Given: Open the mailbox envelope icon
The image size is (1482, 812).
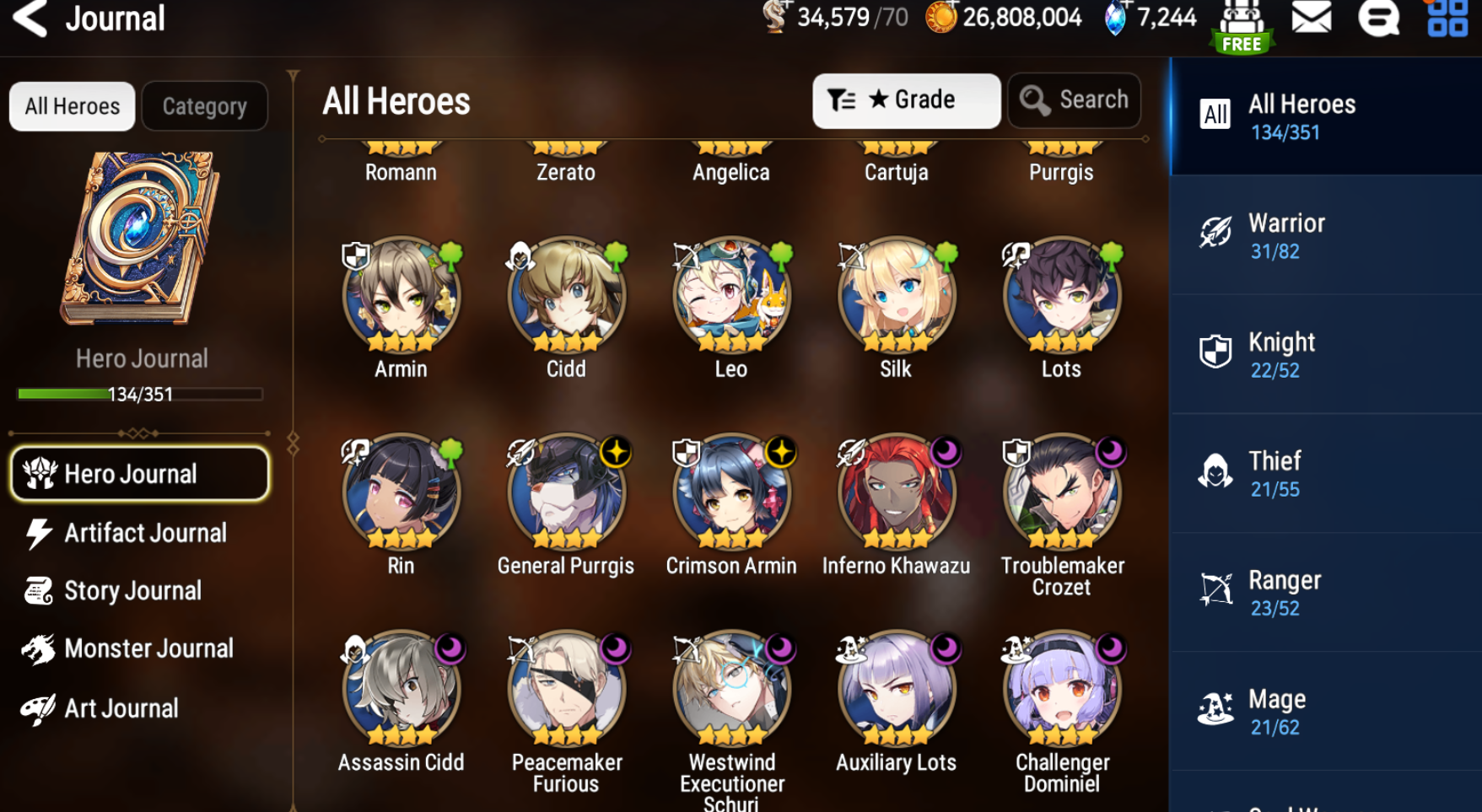Looking at the screenshot, I should point(1311,17).
